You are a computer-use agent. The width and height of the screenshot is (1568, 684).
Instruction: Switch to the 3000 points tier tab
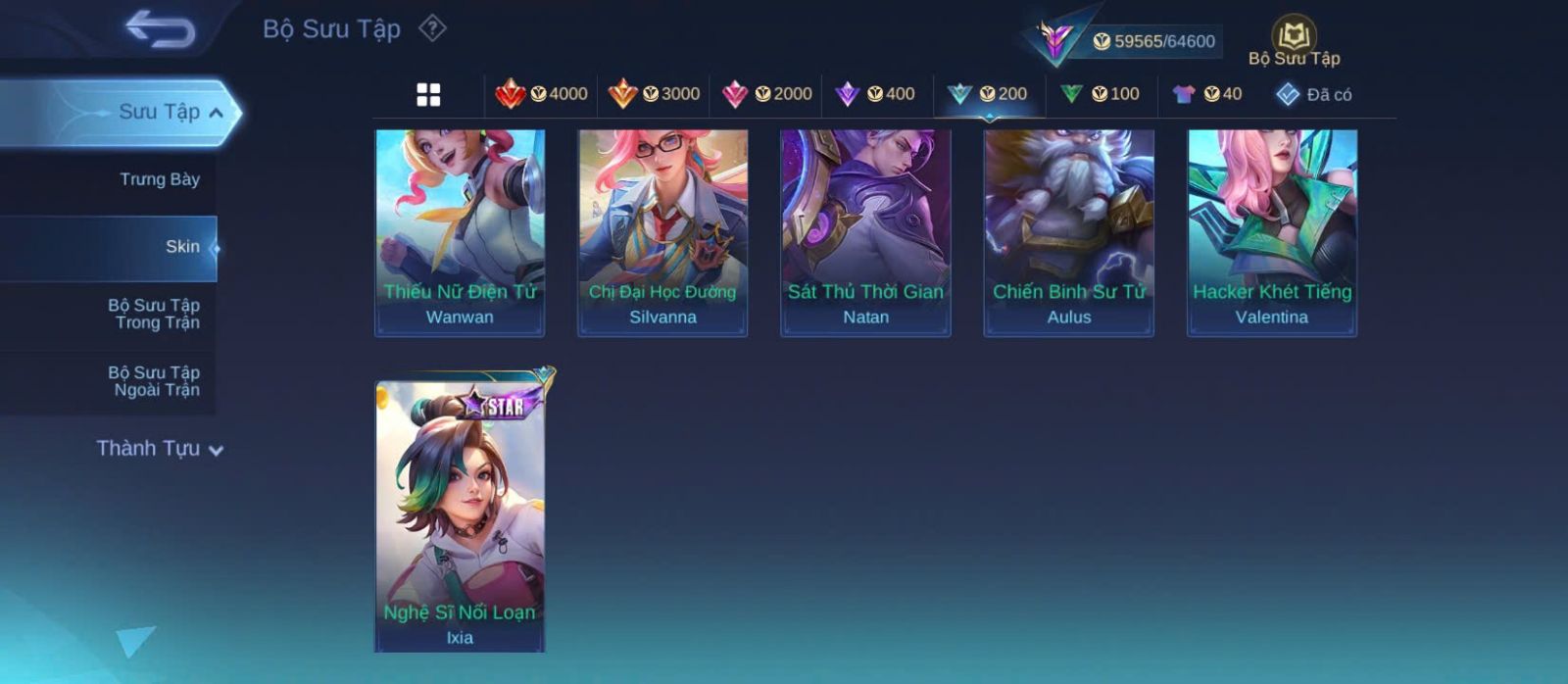[654, 94]
